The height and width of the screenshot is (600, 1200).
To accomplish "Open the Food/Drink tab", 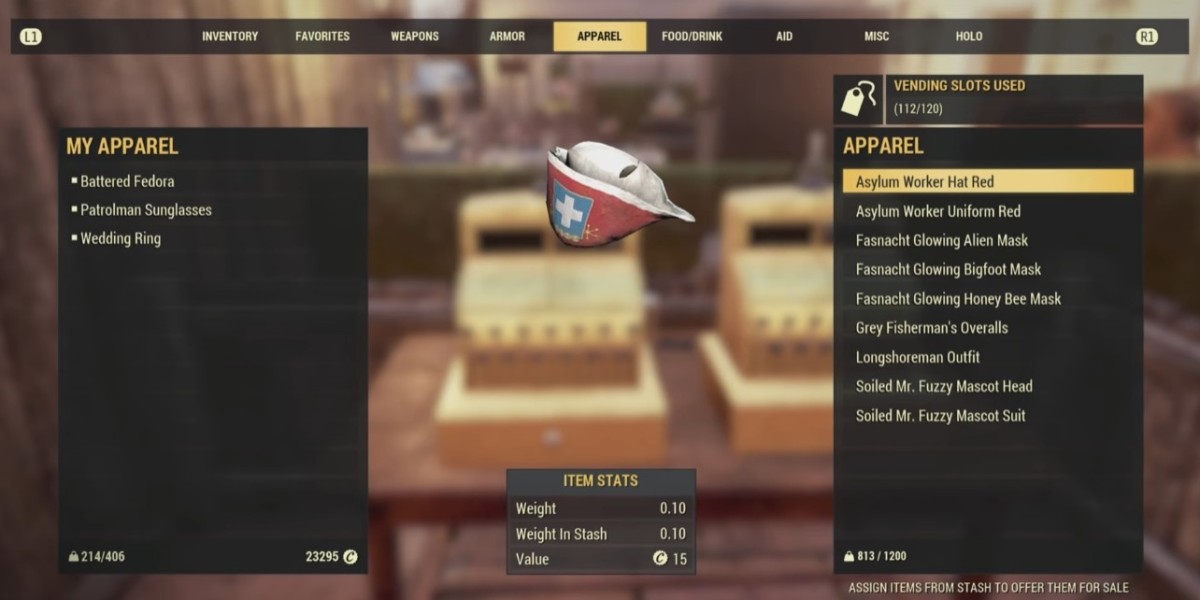I will point(692,36).
